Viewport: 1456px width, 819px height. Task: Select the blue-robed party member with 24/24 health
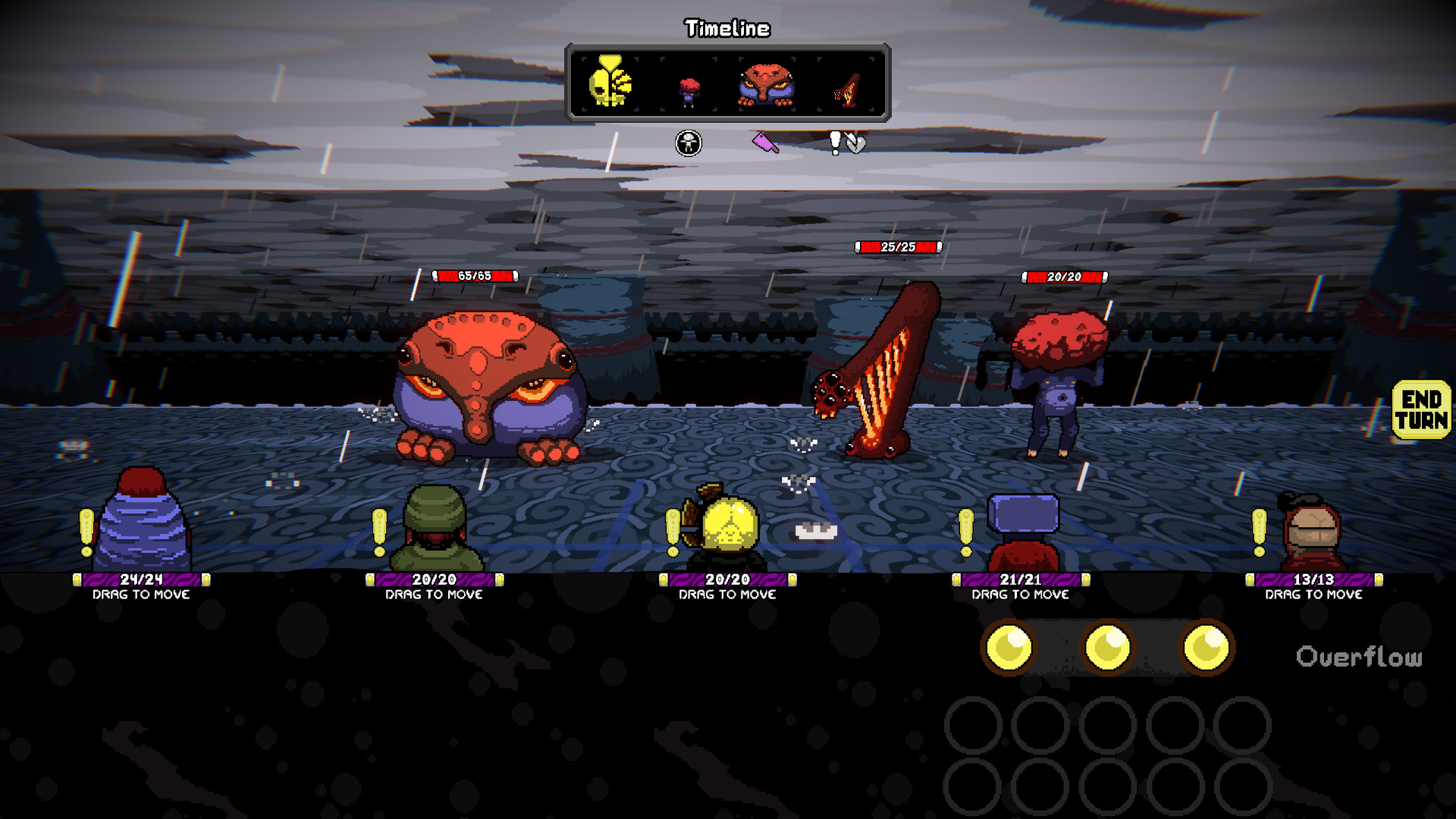142,523
